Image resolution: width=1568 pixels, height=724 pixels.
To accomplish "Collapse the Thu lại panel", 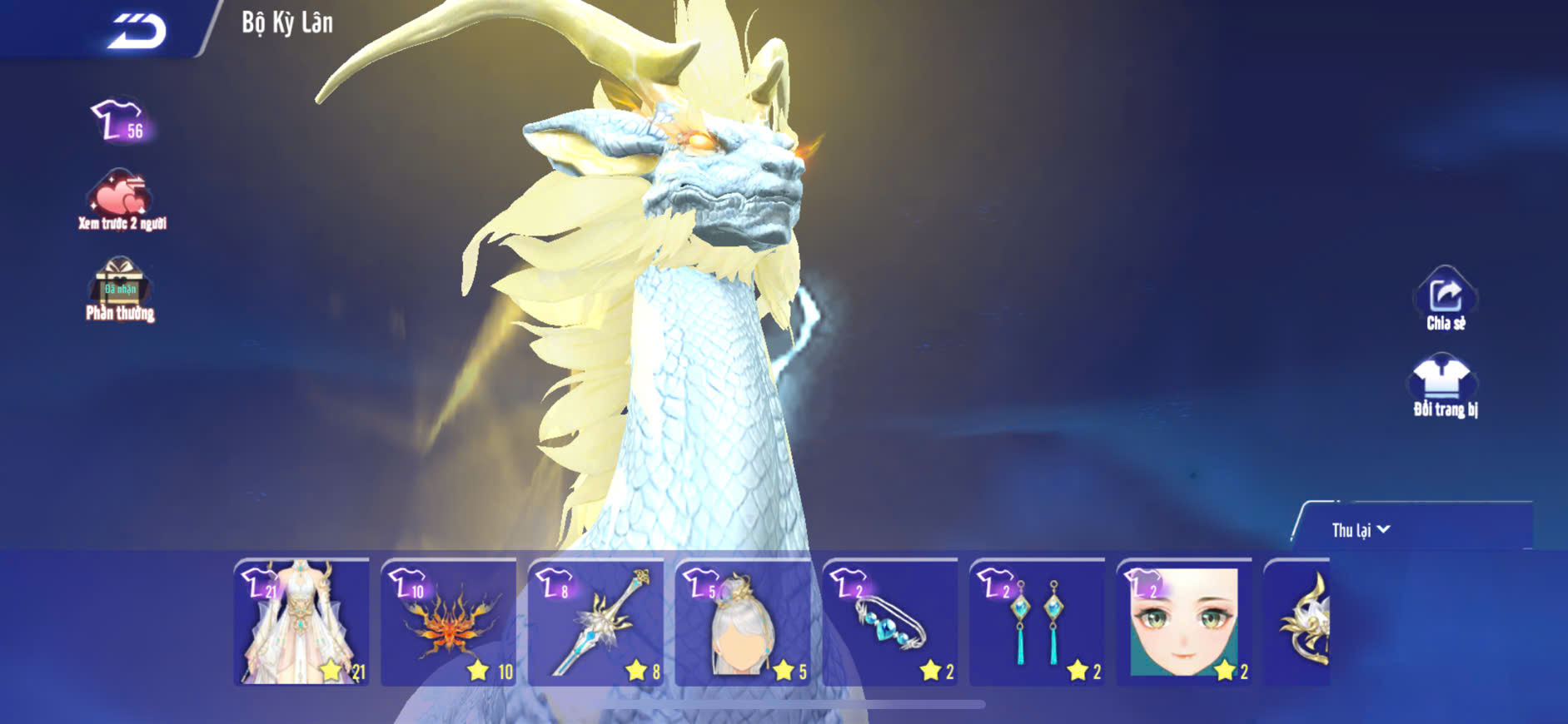I will [x=1361, y=530].
